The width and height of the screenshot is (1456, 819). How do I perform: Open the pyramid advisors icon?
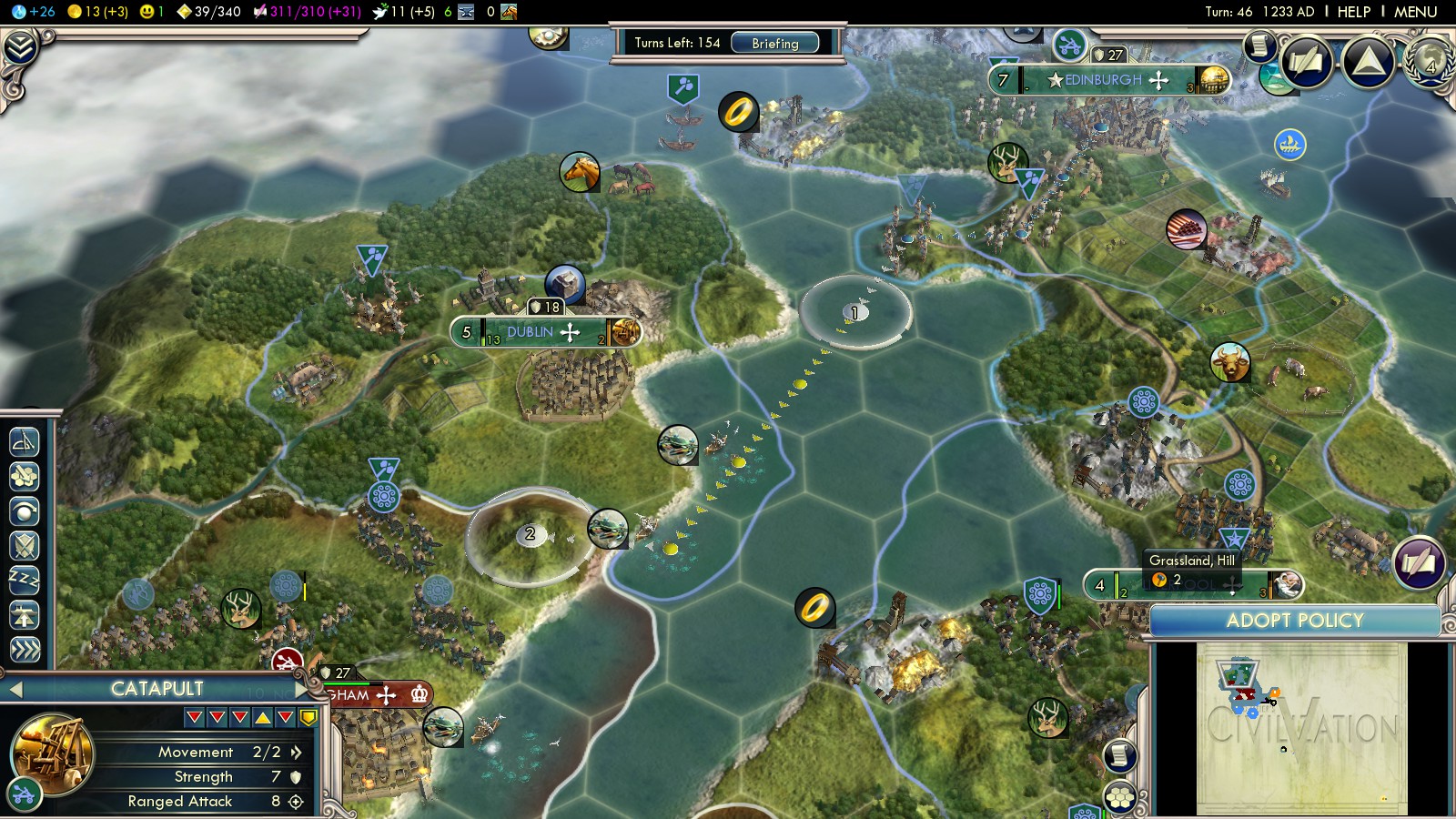click(1369, 62)
